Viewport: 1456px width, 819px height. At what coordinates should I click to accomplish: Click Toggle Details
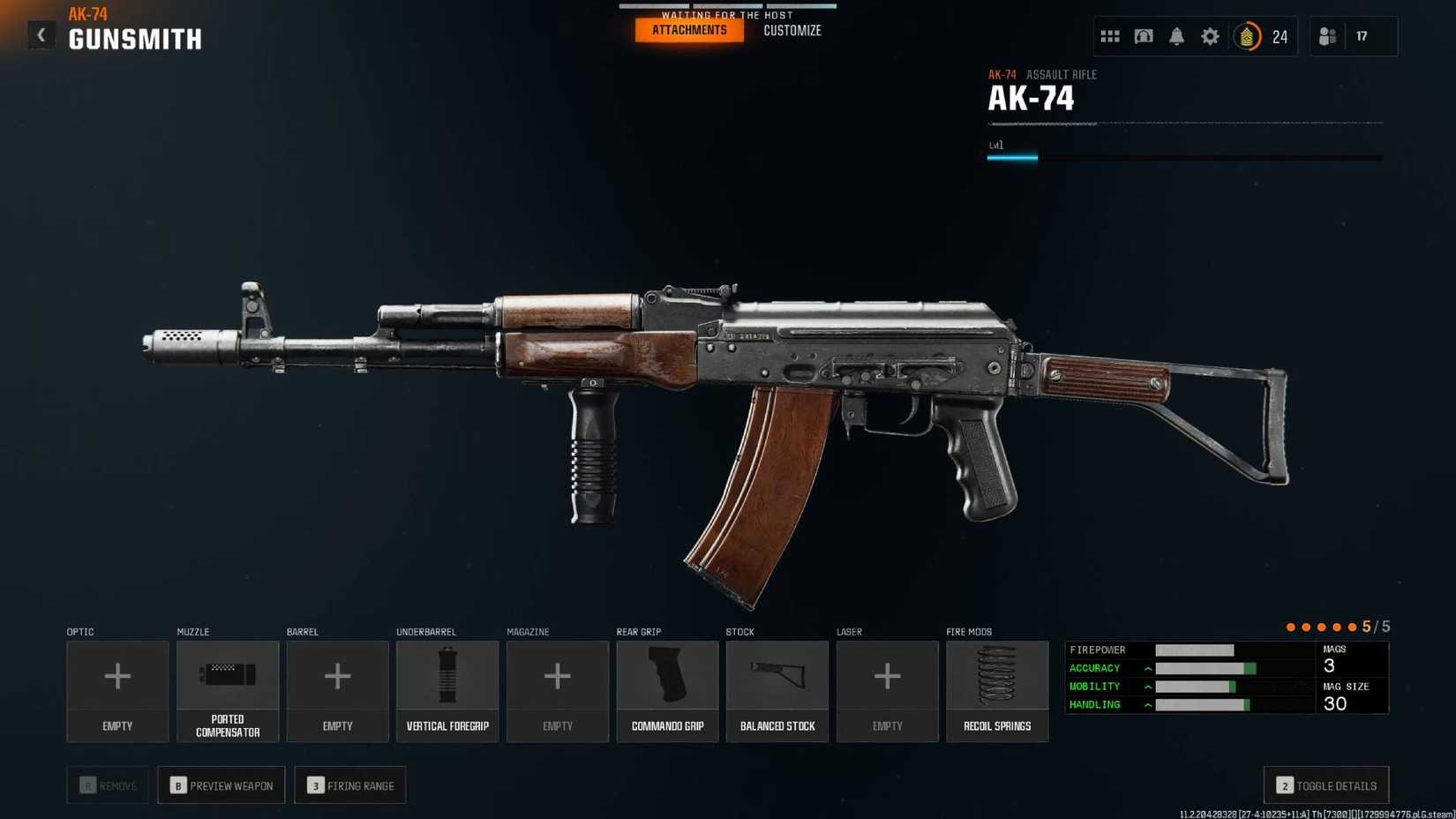tap(1325, 785)
